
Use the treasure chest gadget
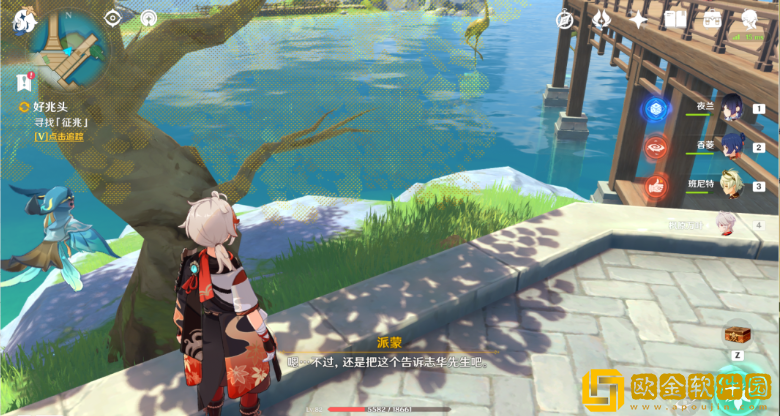738,334
